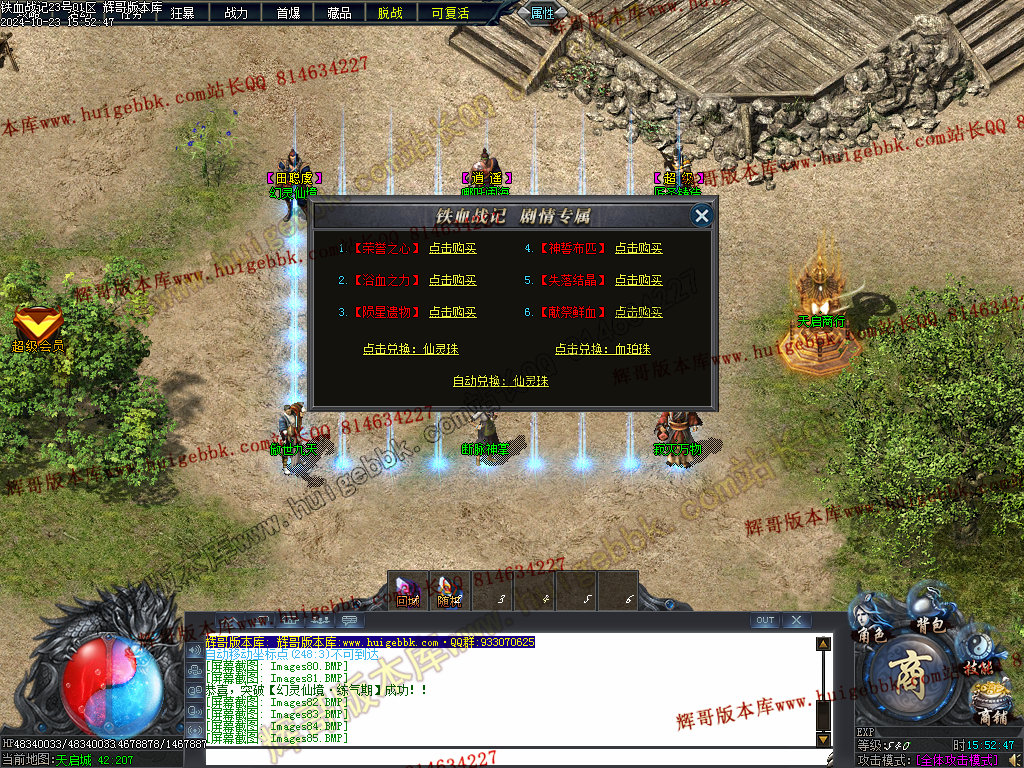Viewport: 1024px width, 768px height.
Task: Click 点击购买 beside 献祭鲜血
Action: [638, 313]
